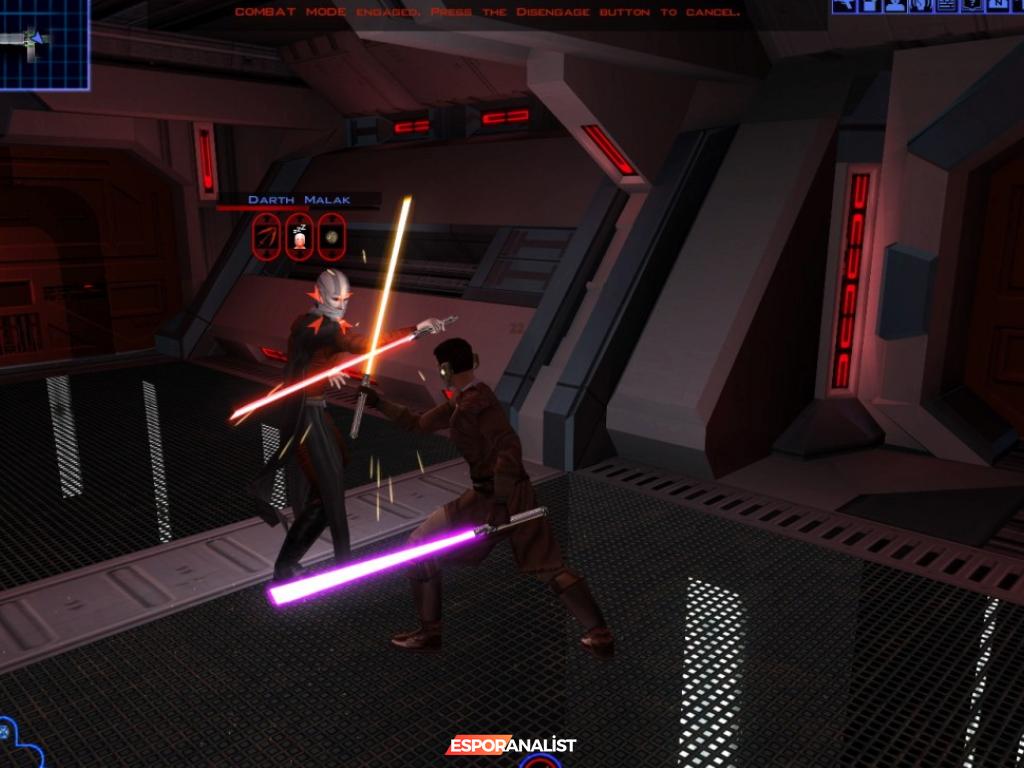Use the sleeping-head Force power on Malak
The width and height of the screenshot is (1024, 768).
pyautogui.click(x=299, y=236)
